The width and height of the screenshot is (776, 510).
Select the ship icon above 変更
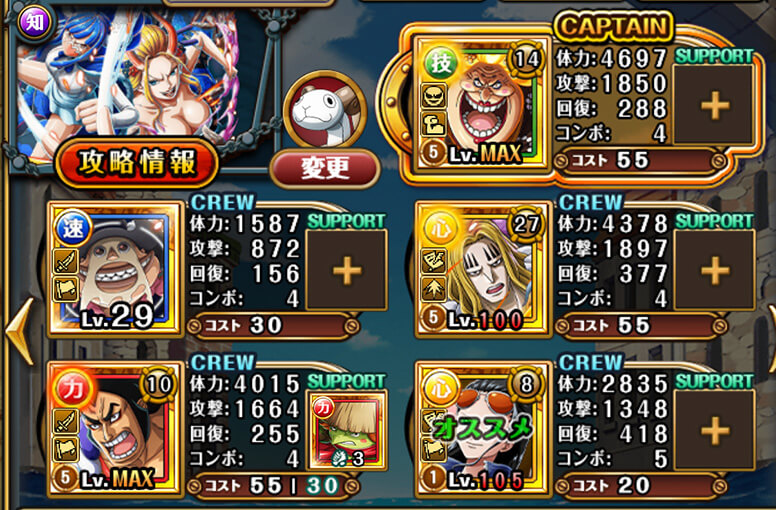click(324, 110)
